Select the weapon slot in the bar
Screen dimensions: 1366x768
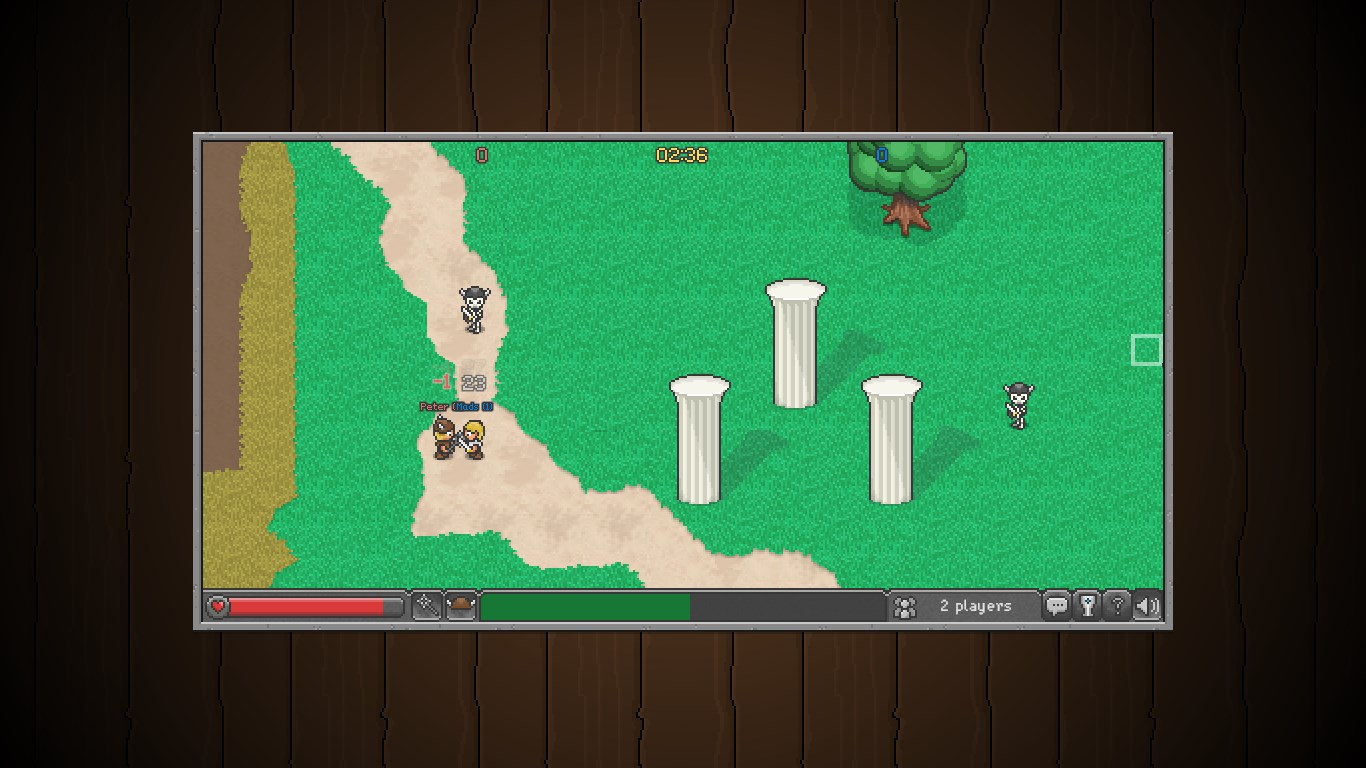(427, 606)
